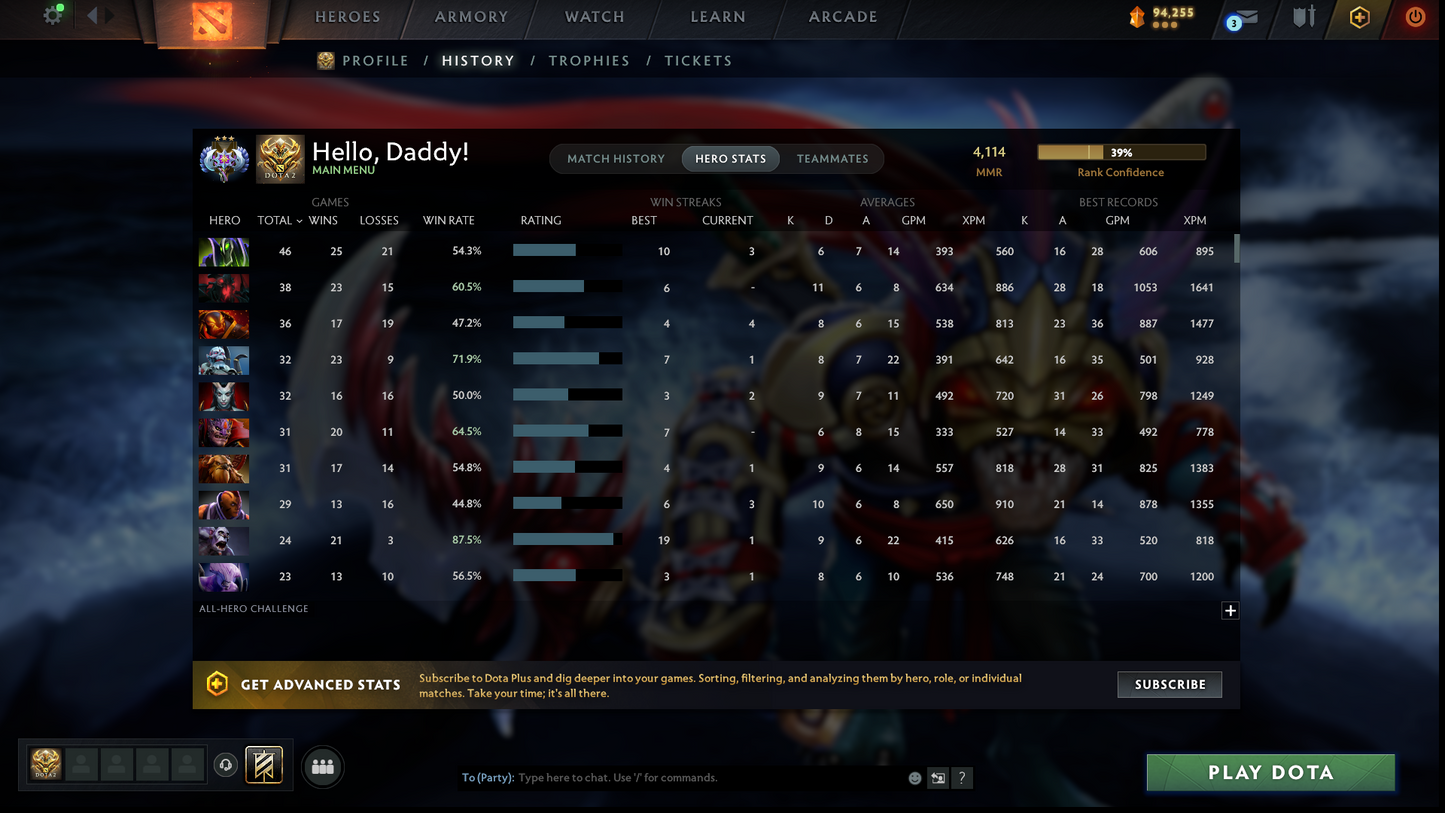Click the Rank Confidence progress bar
This screenshot has width=1445, height=813.
tap(1121, 151)
